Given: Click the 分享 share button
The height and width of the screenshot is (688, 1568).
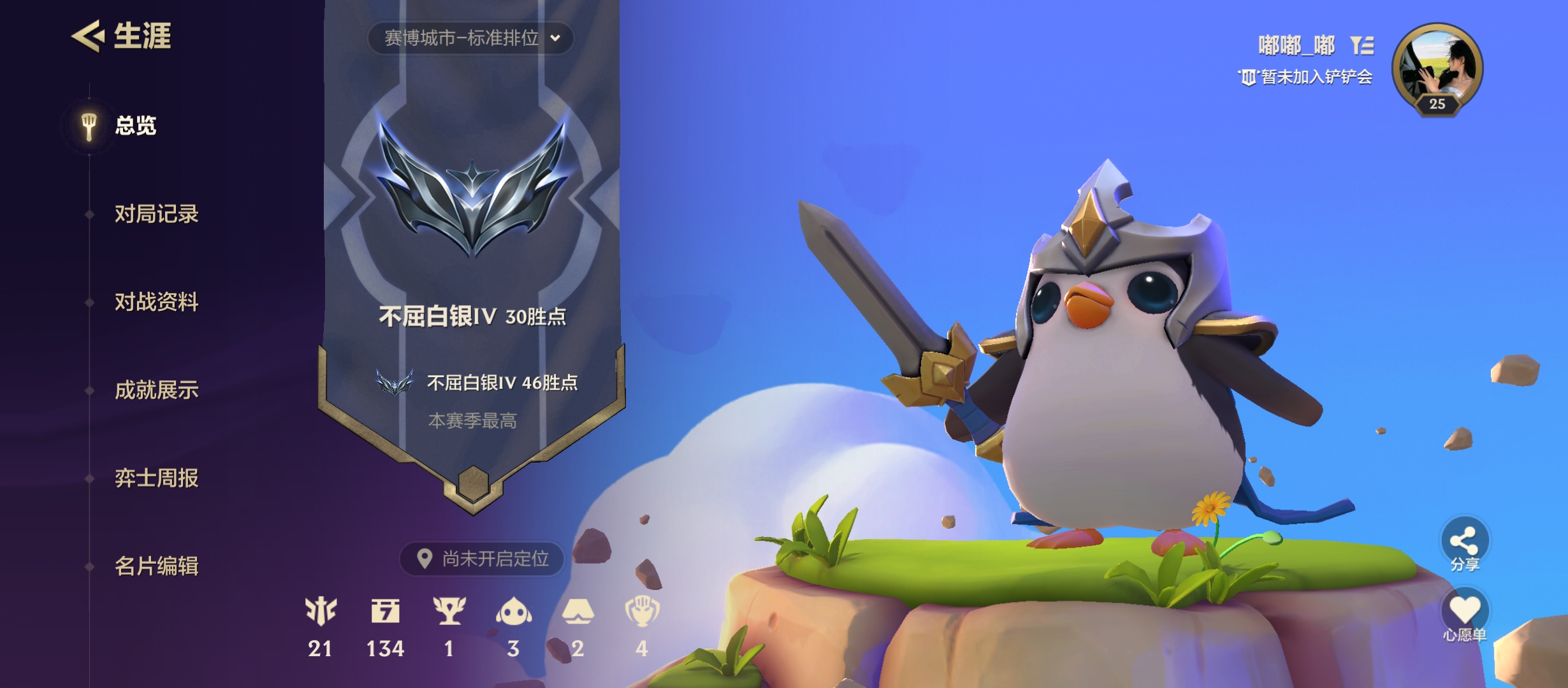Looking at the screenshot, I should [1464, 542].
